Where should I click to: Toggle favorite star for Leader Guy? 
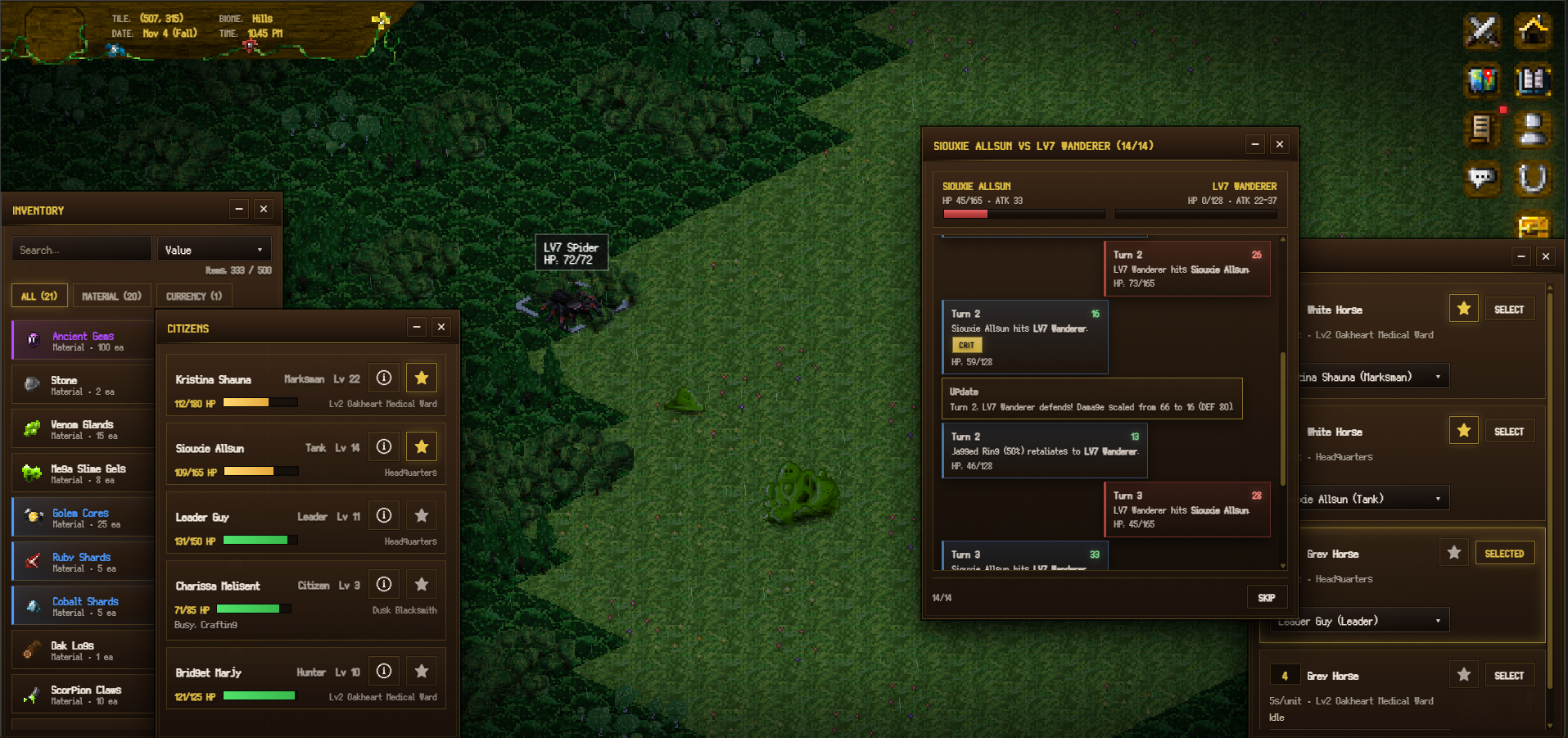(422, 515)
